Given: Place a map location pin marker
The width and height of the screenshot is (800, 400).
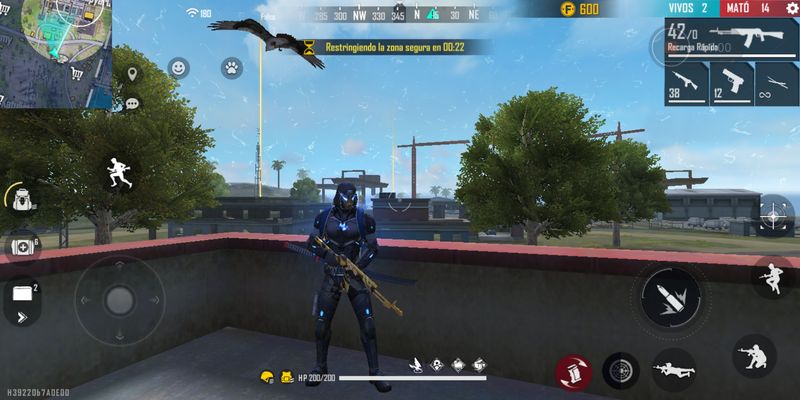Looking at the screenshot, I should pyautogui.click(x=132, y=76).
